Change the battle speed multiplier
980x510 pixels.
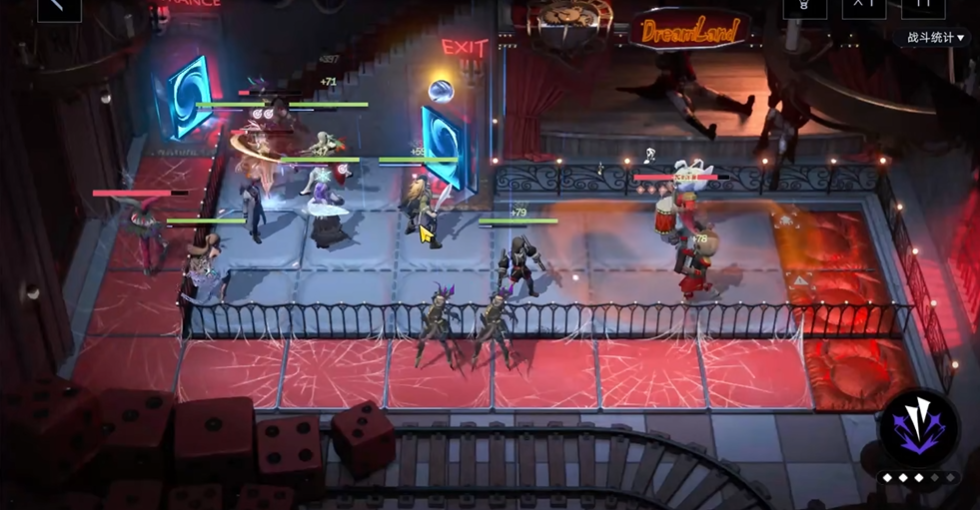863,7
